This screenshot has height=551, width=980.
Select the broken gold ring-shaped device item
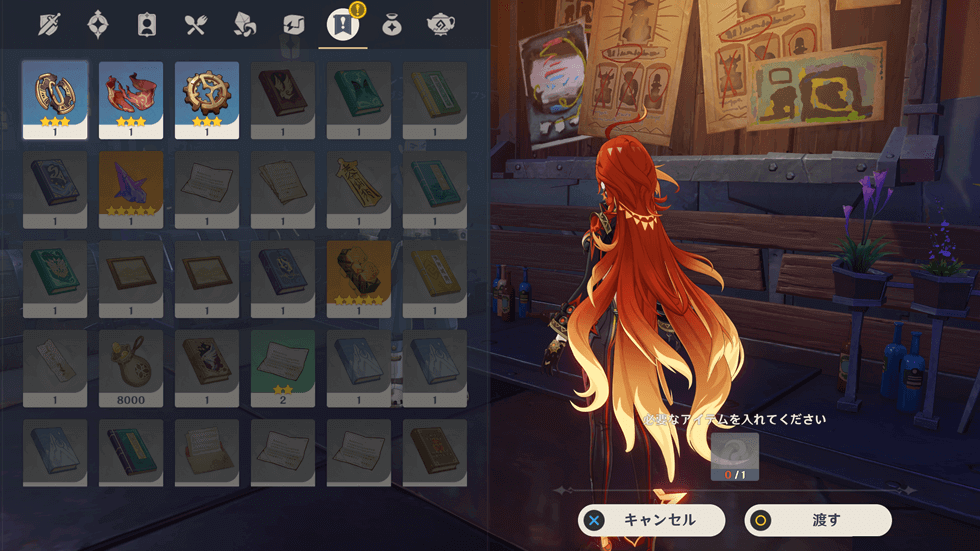click(55, 99)
